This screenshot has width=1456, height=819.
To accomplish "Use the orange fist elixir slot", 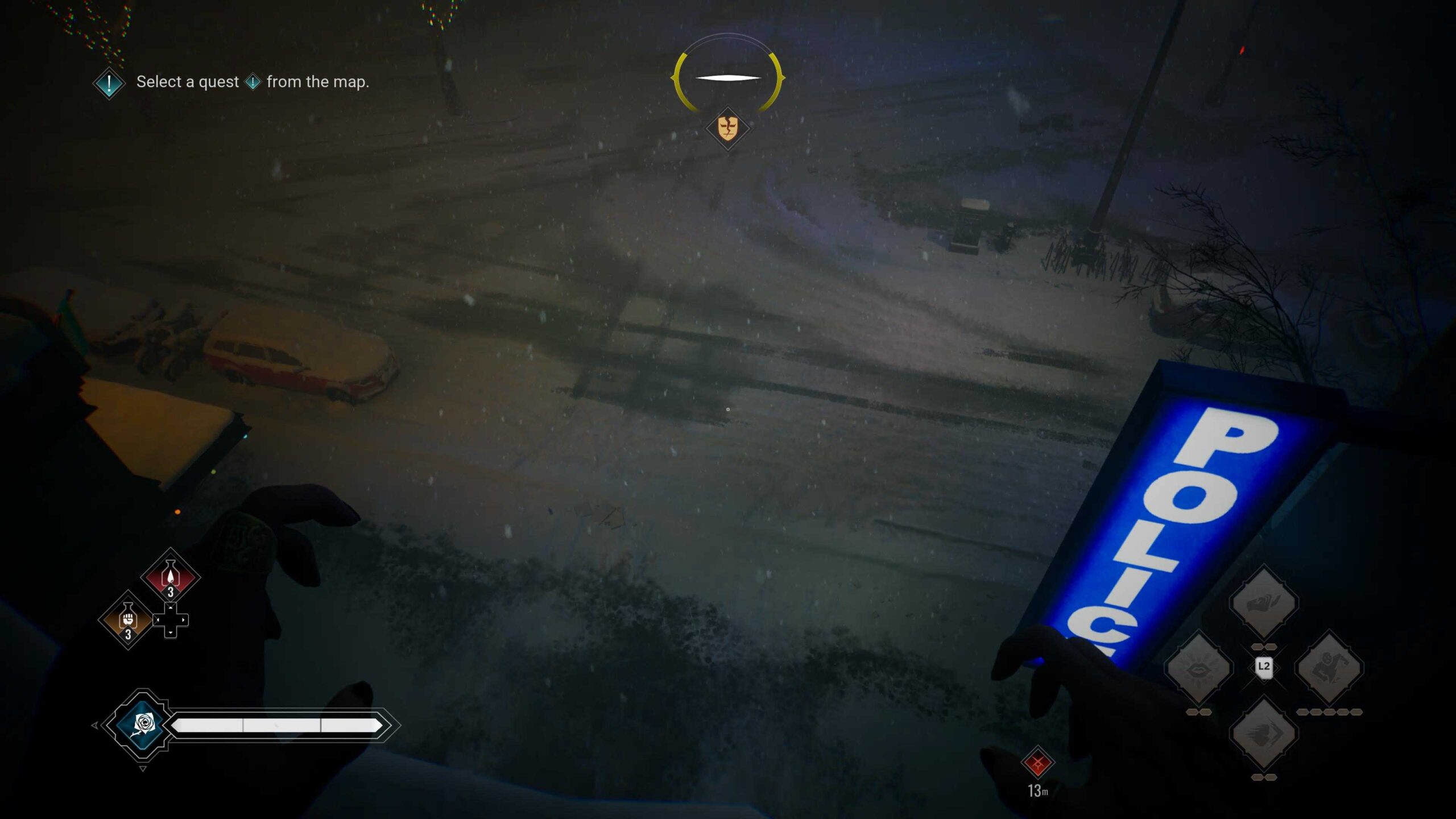I will [x=128, y=619].
